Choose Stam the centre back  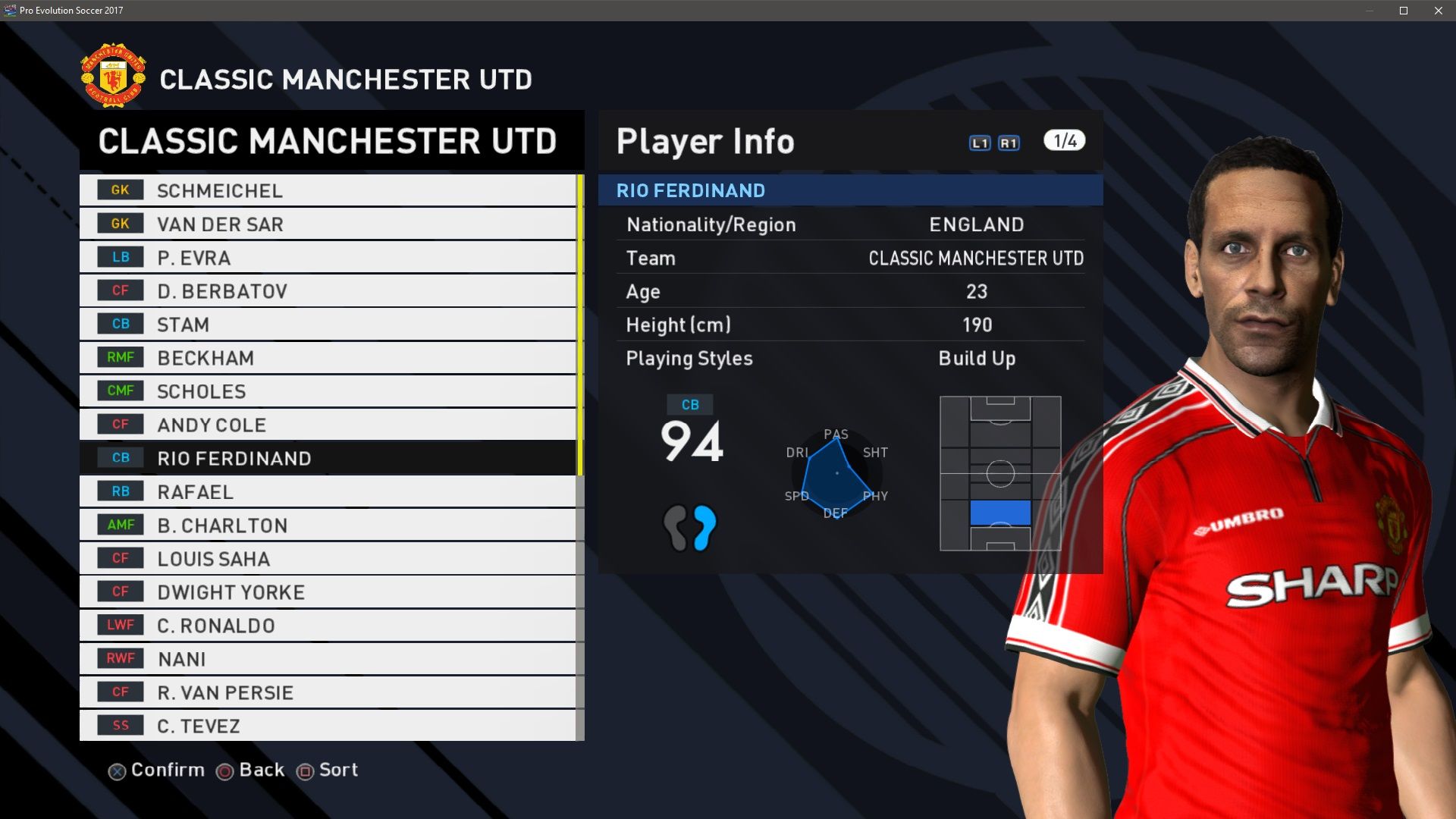point(328,324)
